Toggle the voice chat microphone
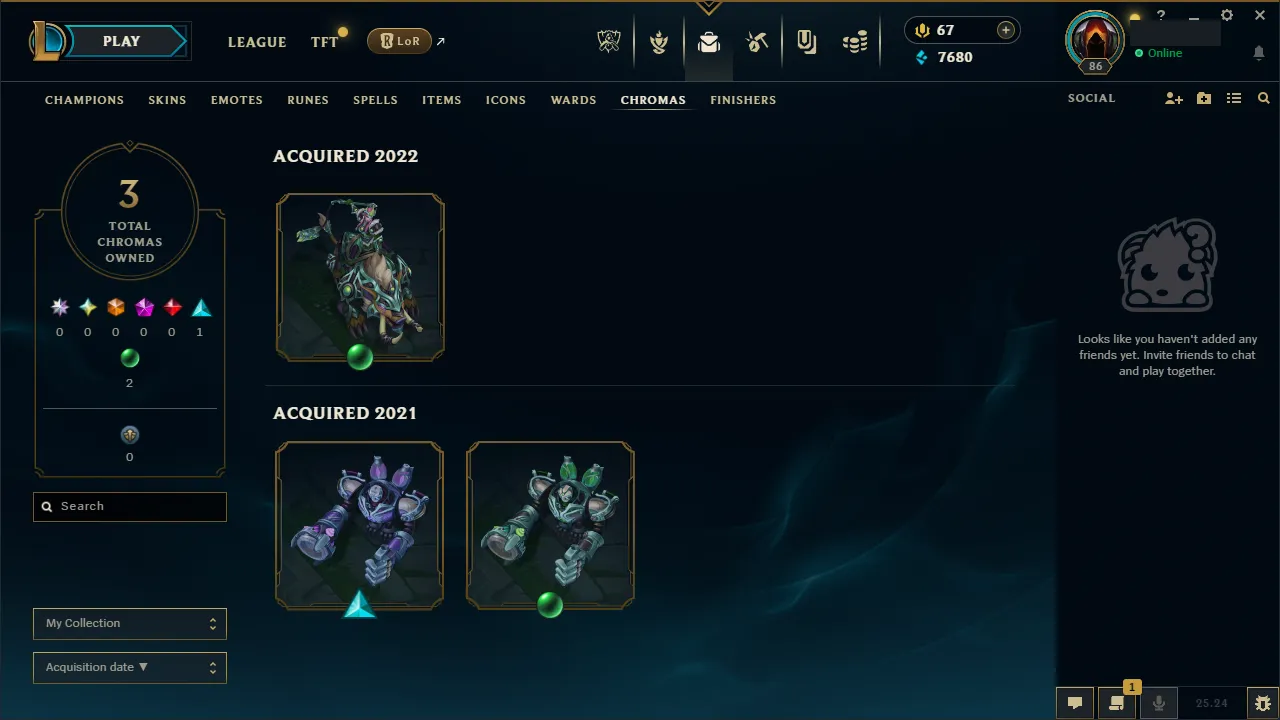 coord(1158,702)
